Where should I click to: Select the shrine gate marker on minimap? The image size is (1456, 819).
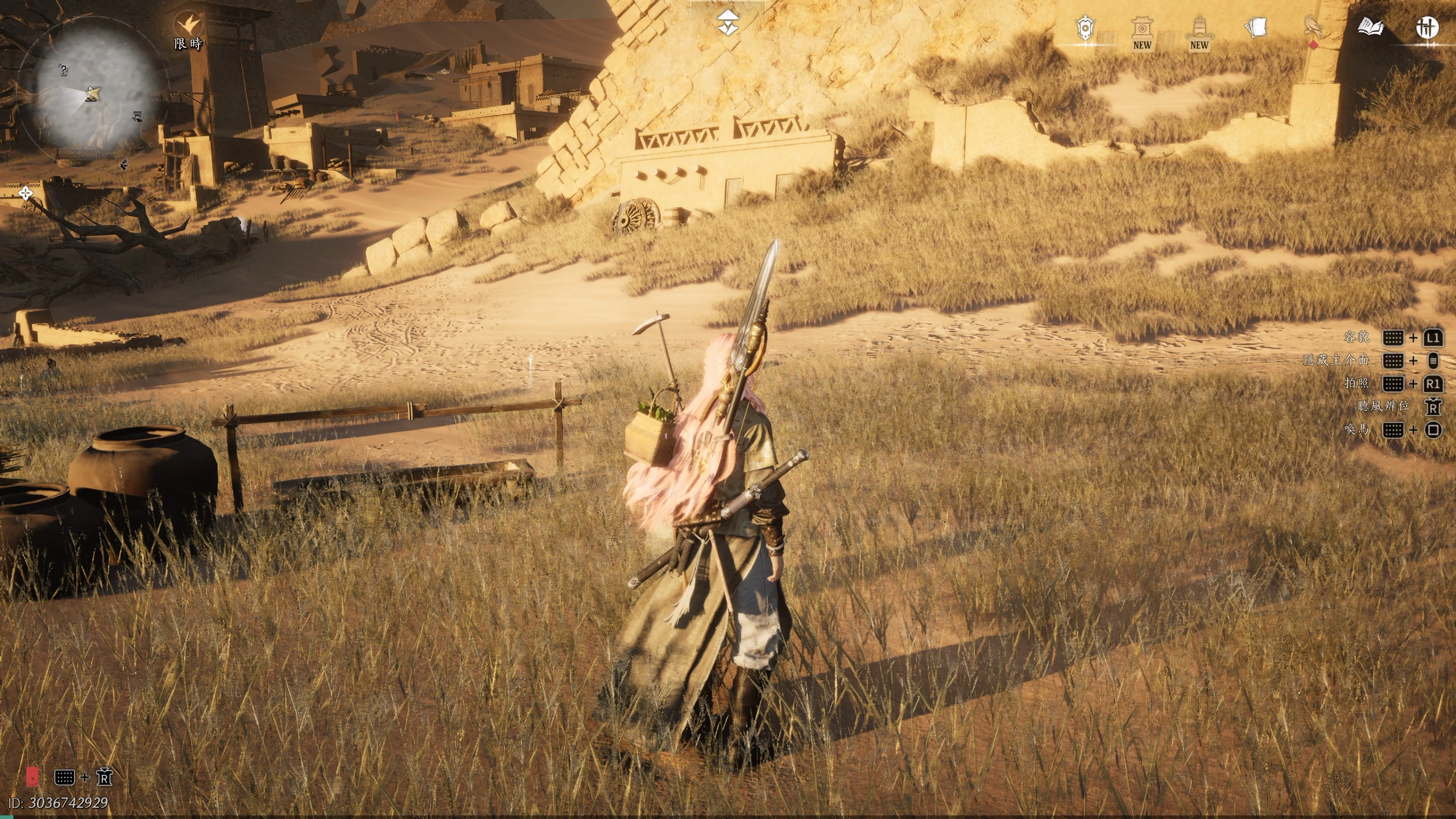coord(137,115)
